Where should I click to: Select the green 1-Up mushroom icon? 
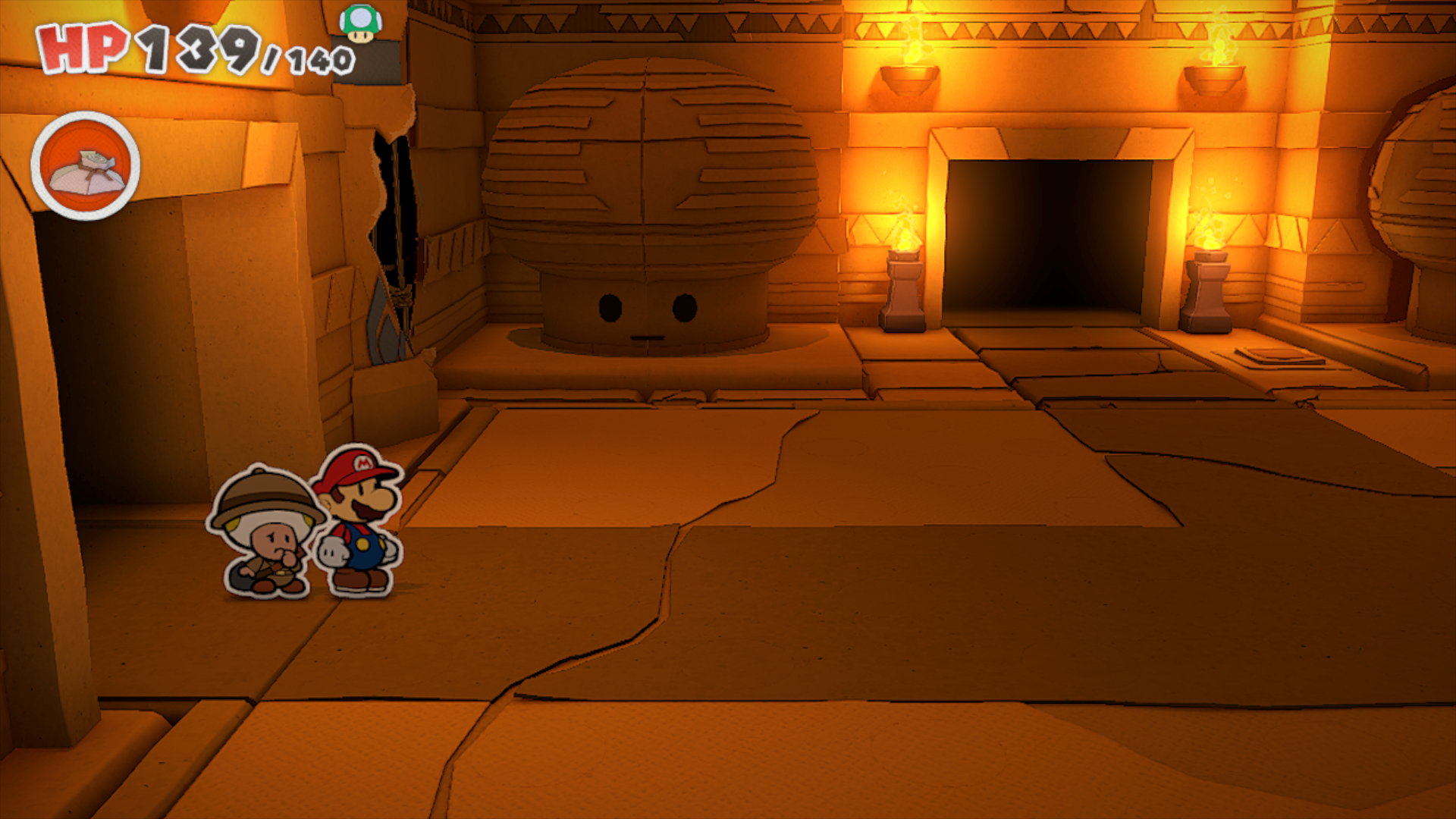[x=361, y=24]
